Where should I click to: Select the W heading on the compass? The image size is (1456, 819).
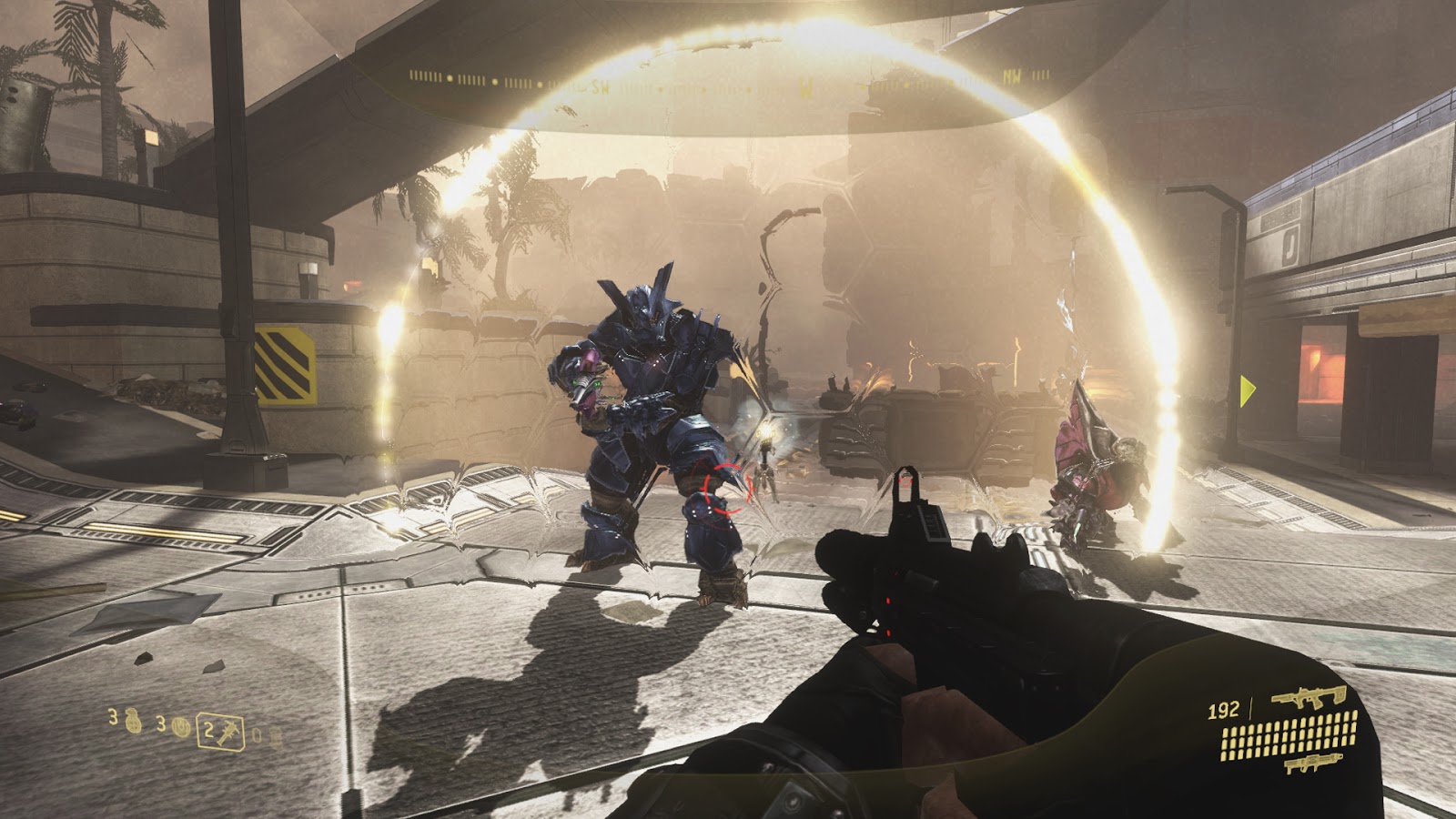(805, 86)
